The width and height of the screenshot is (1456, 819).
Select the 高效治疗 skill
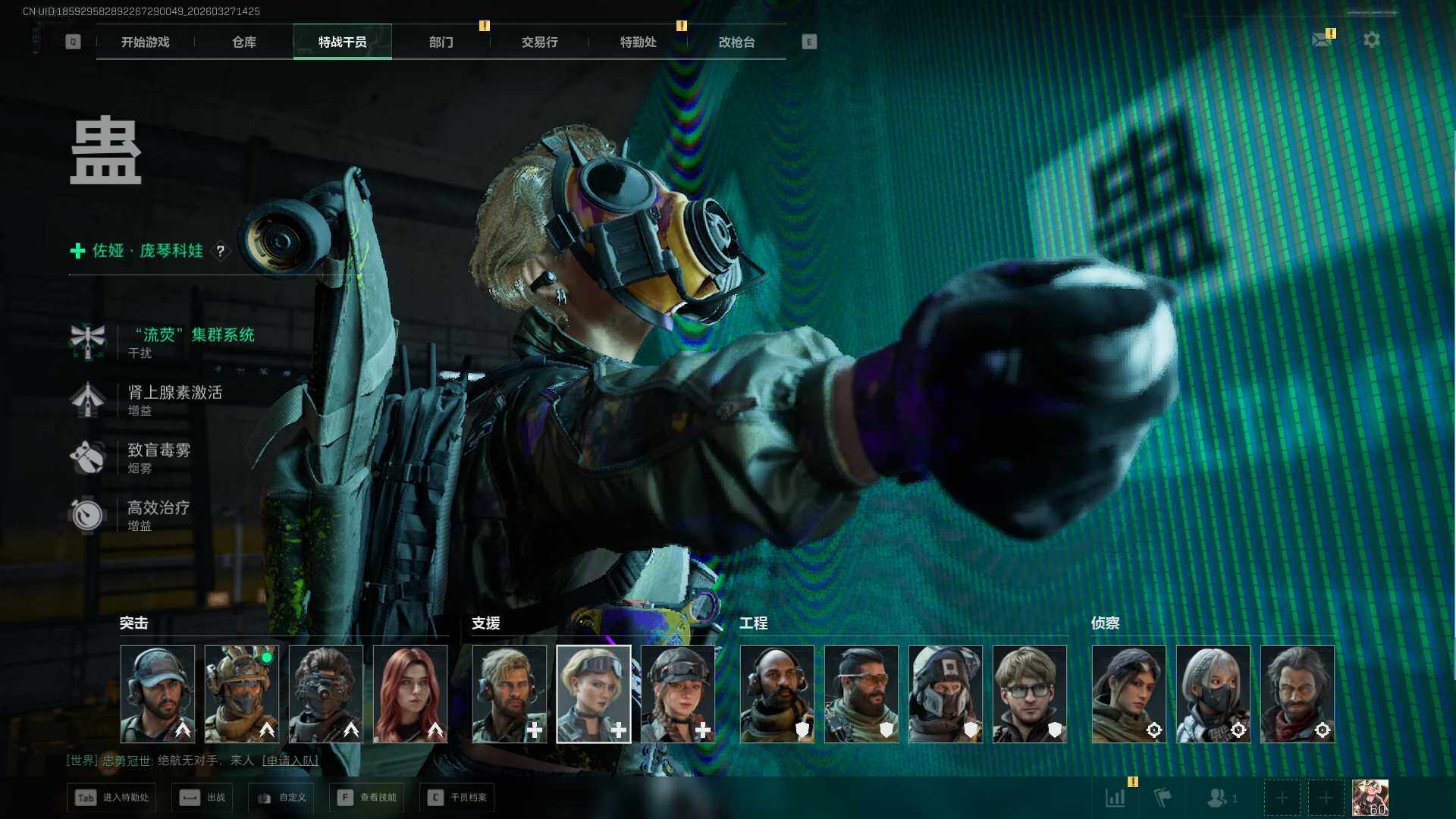[x=158, y=508]
